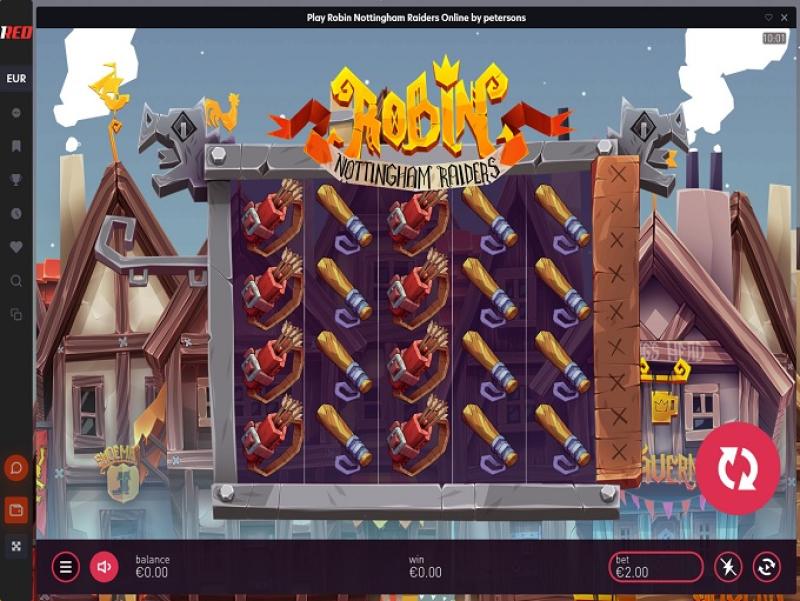Activate the lightning quick-spin button
The height and width of the screenshot is (601, 800).
point(728,567)
